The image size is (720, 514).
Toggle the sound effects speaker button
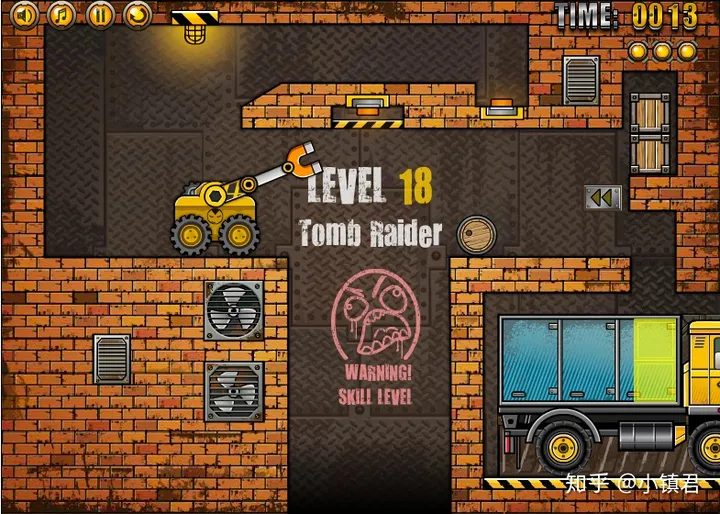(24, 14)
